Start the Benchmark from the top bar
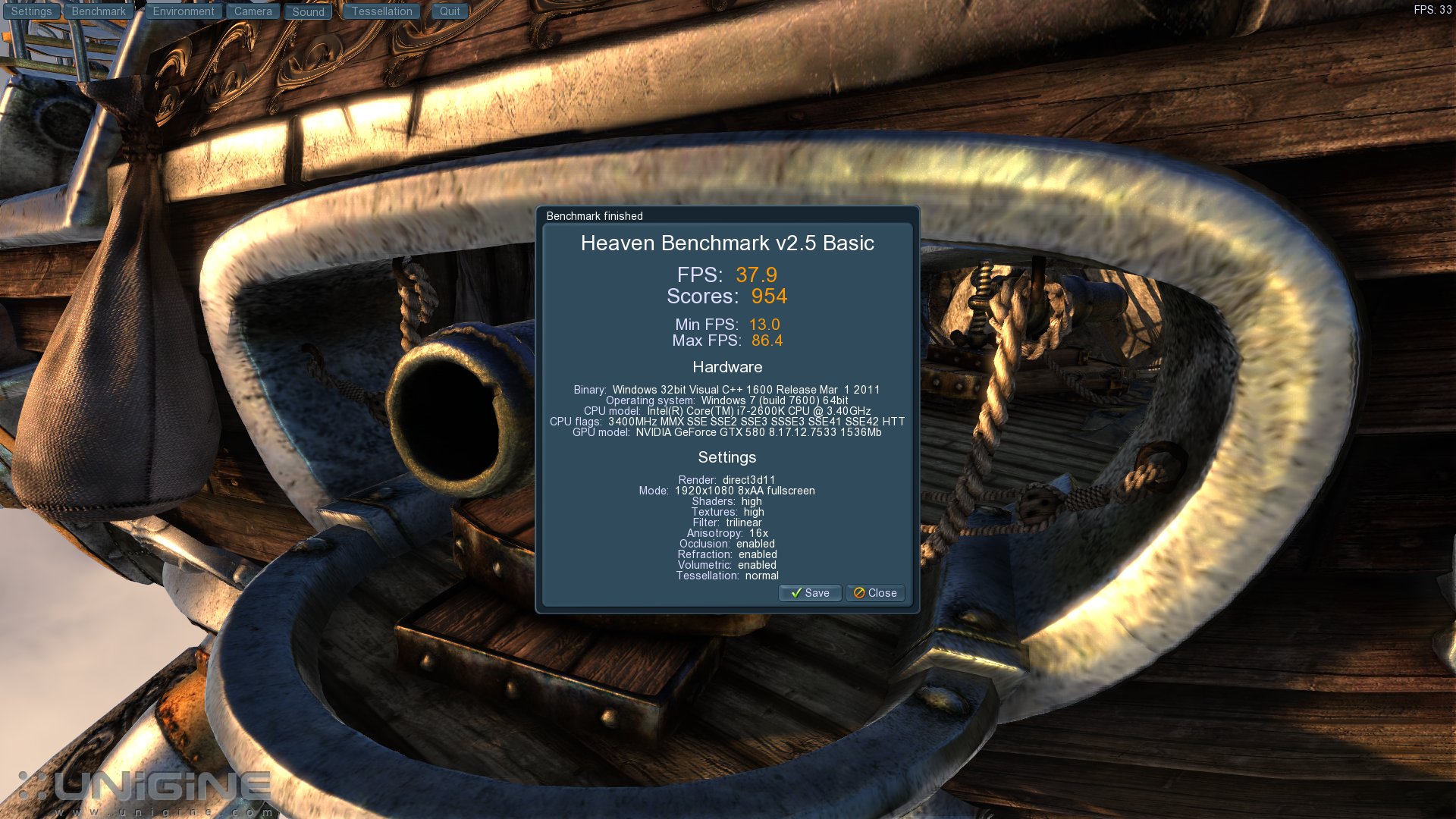1456x819 pixels. point(99,11)
